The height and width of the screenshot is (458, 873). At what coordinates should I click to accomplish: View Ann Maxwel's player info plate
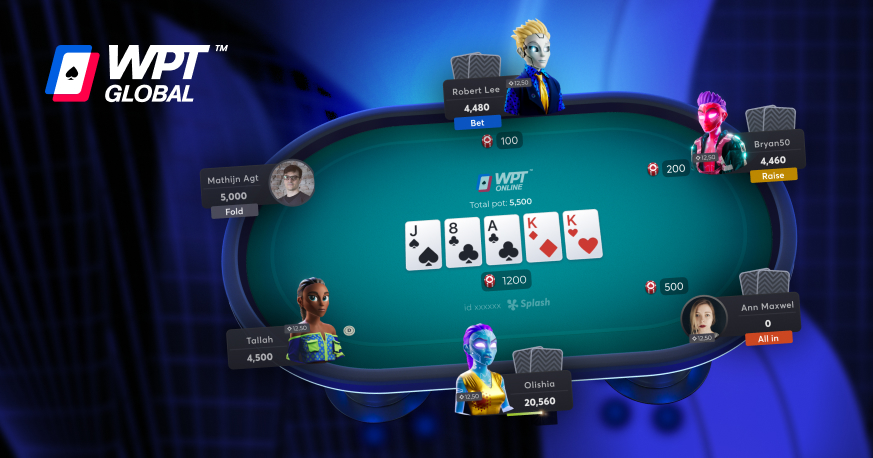[x=767, y=314]
